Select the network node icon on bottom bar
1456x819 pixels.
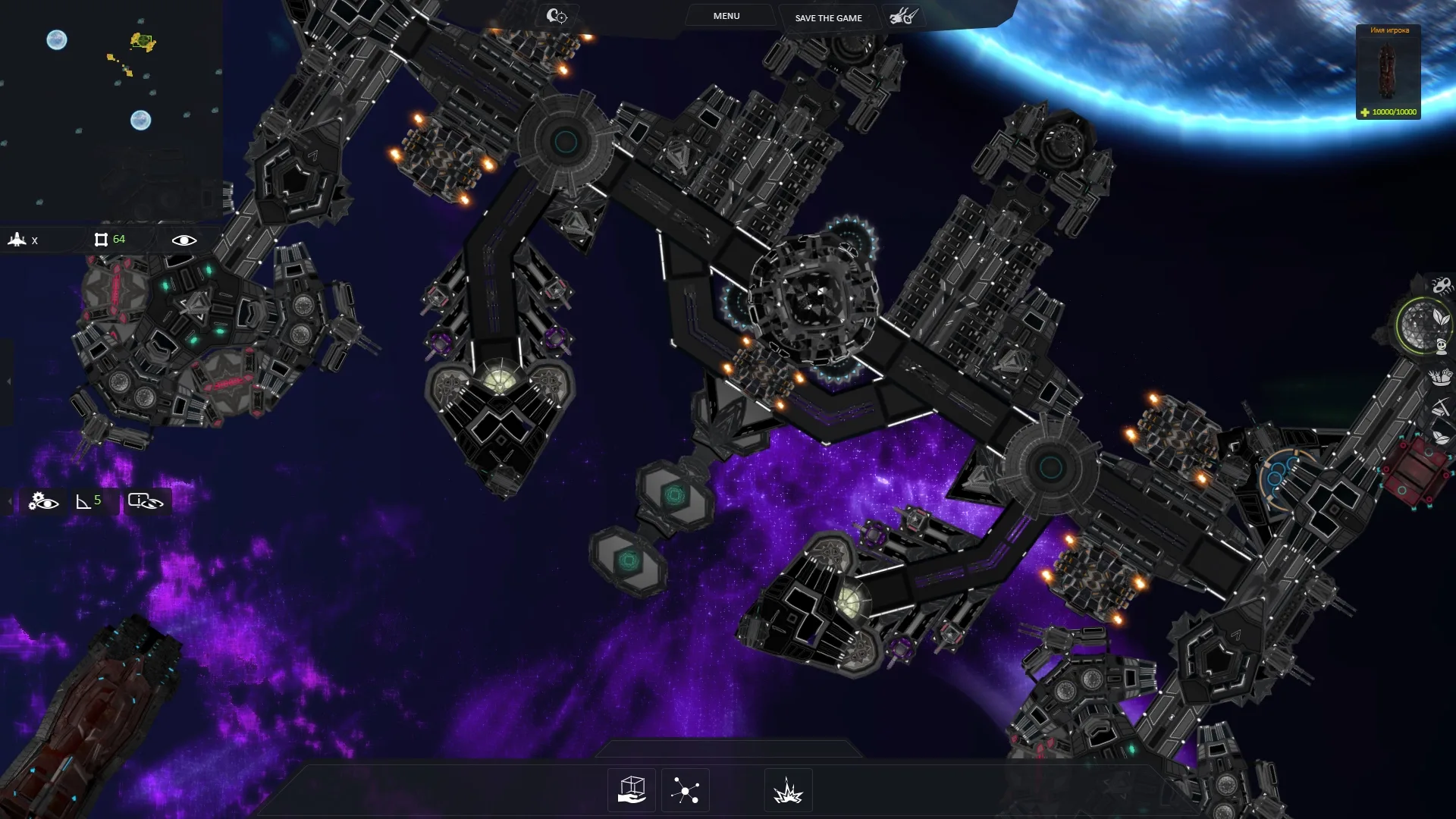pyautogui.click(x=686, y=789)
